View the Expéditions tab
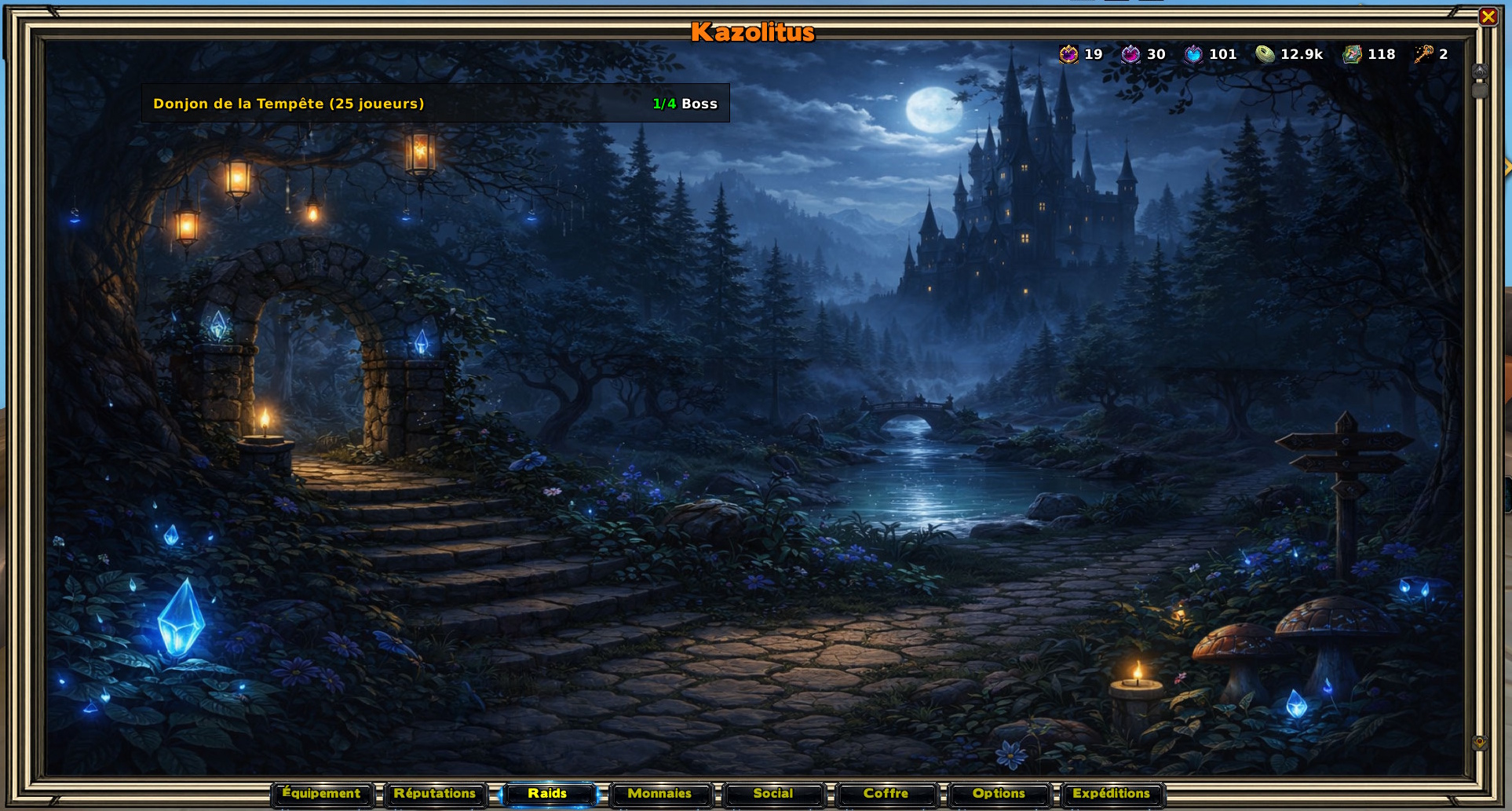 click(x=1112, y=794)
